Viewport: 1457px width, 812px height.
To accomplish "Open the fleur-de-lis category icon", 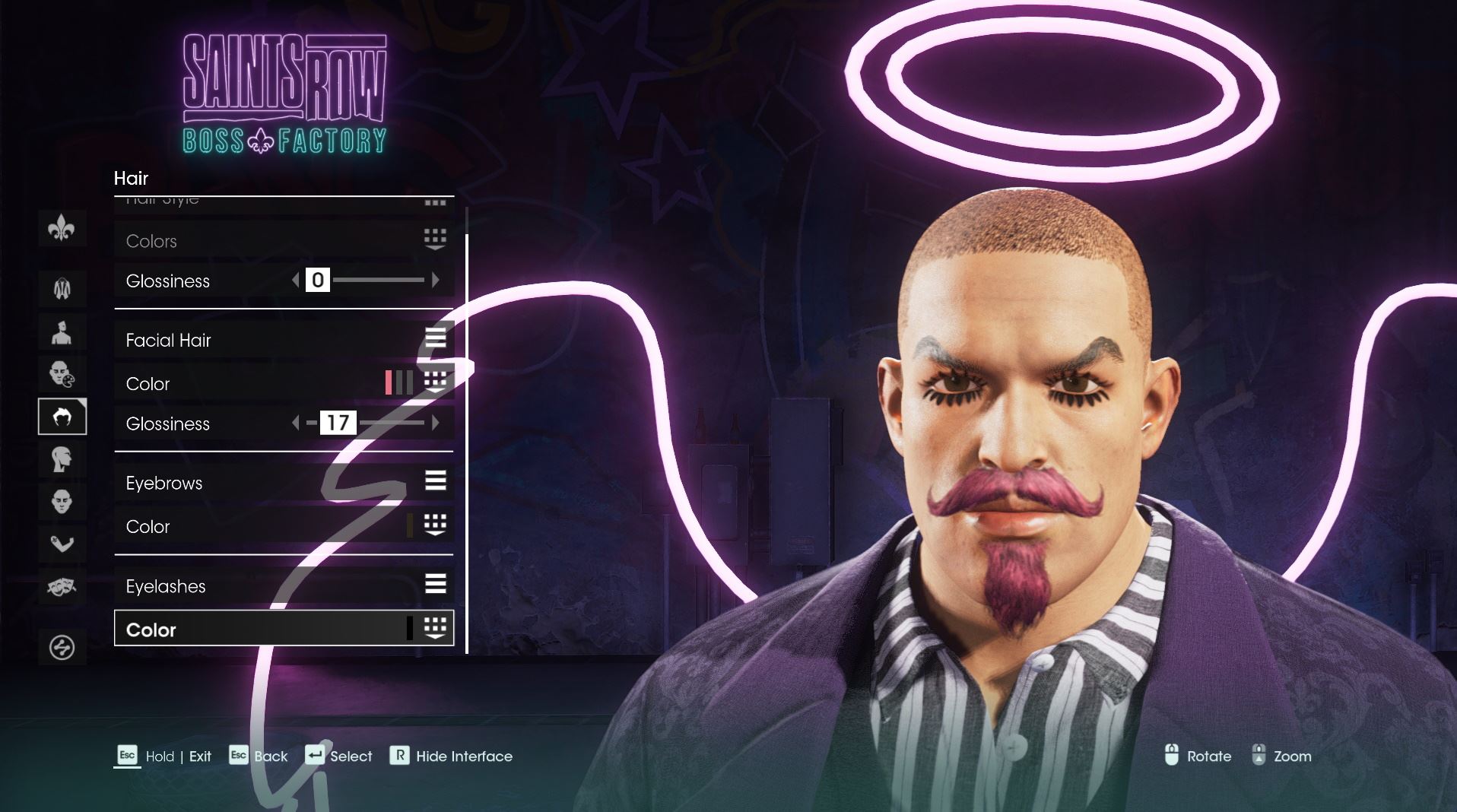I will [62, 228].
